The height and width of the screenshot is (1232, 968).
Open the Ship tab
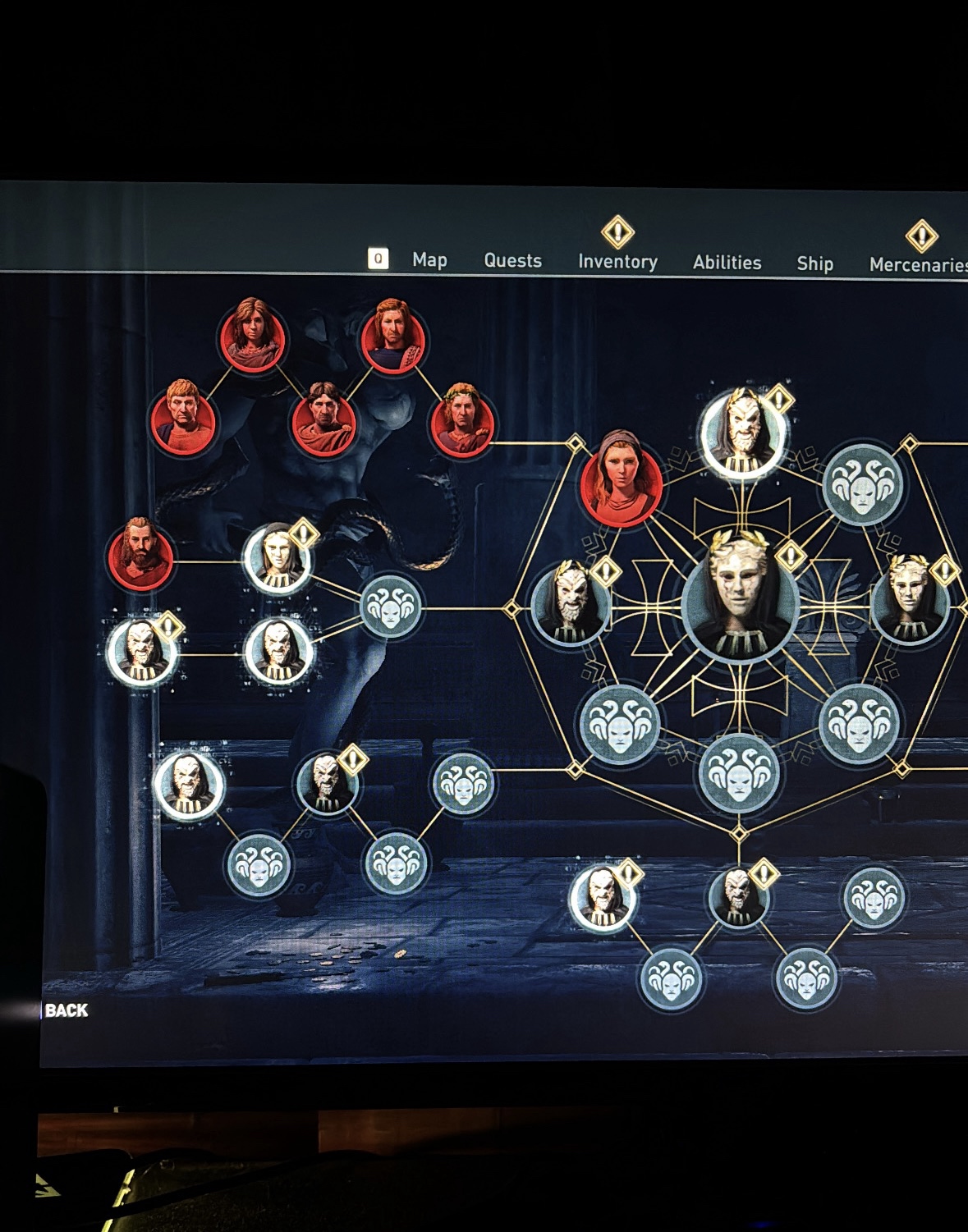tap(814, 263)
